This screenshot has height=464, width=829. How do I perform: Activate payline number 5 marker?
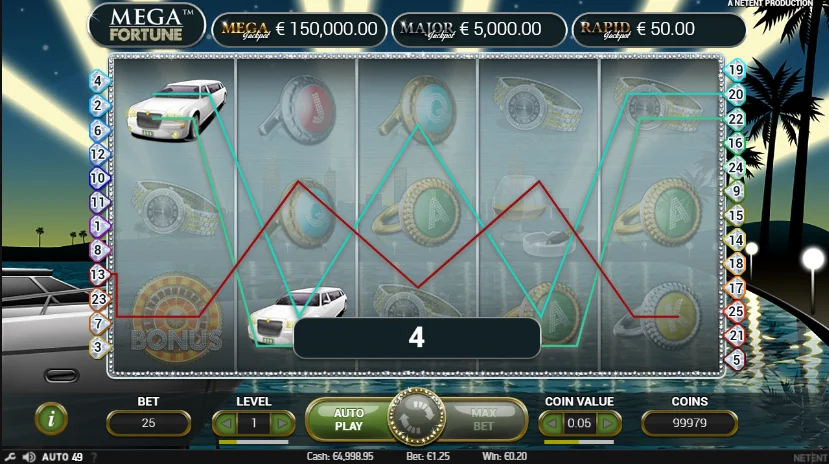point(736,359)
